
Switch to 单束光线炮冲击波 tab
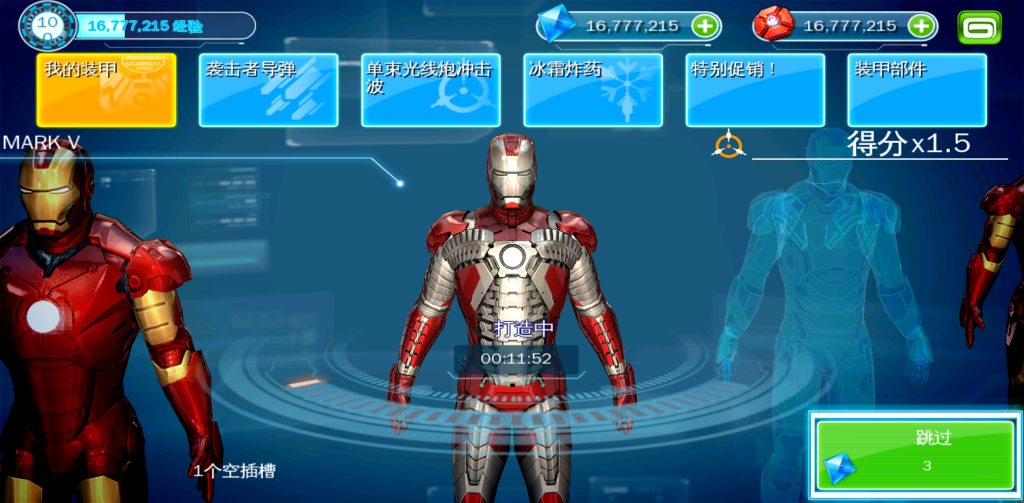point(430,90)
